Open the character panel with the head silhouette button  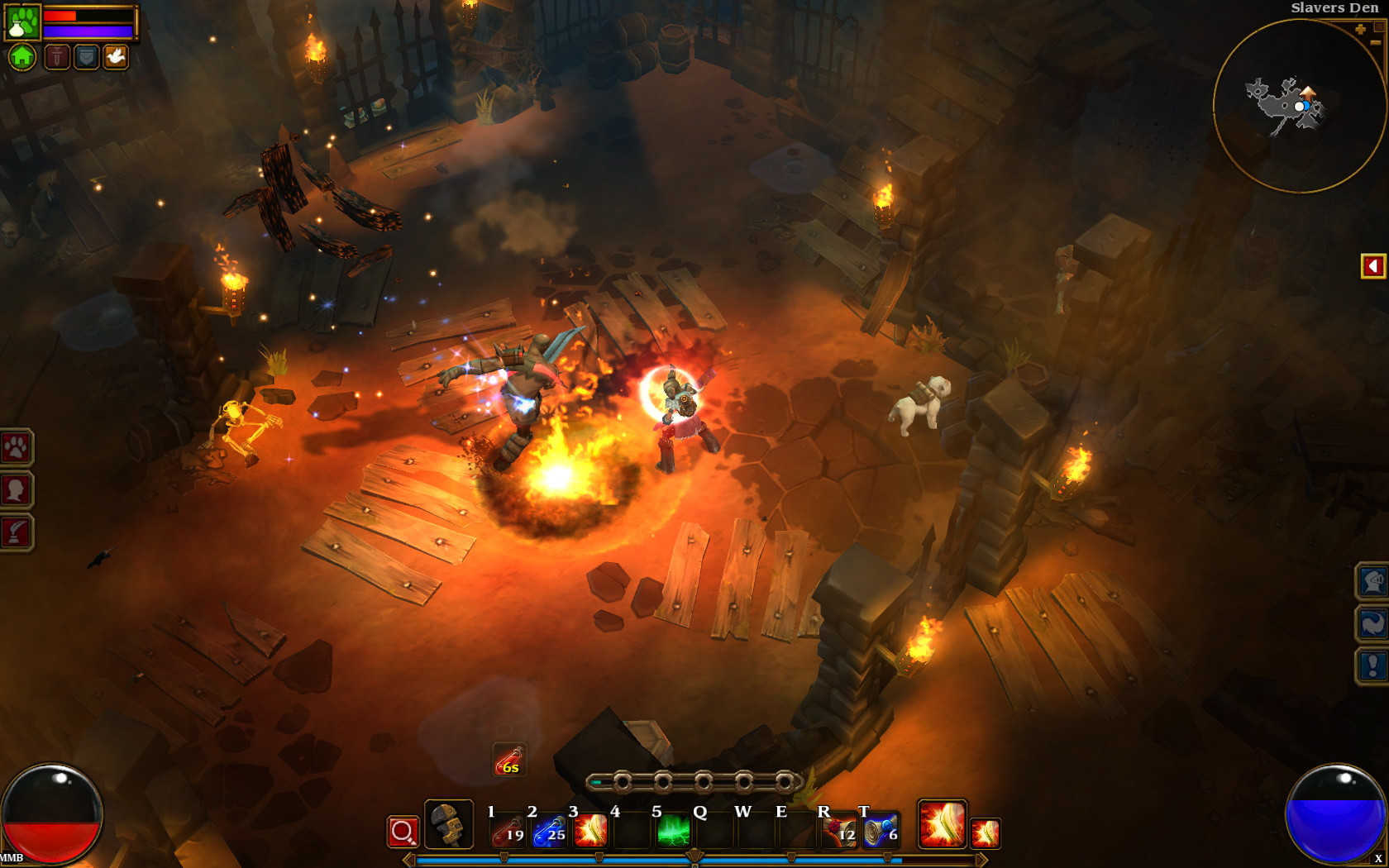(x=16, y=490)
